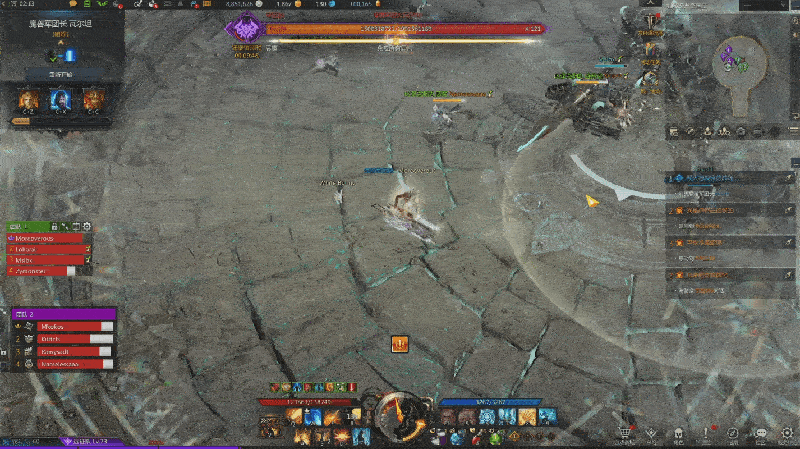
Task: Select the purple level tab at bottom-left
Action: point(85,442)
